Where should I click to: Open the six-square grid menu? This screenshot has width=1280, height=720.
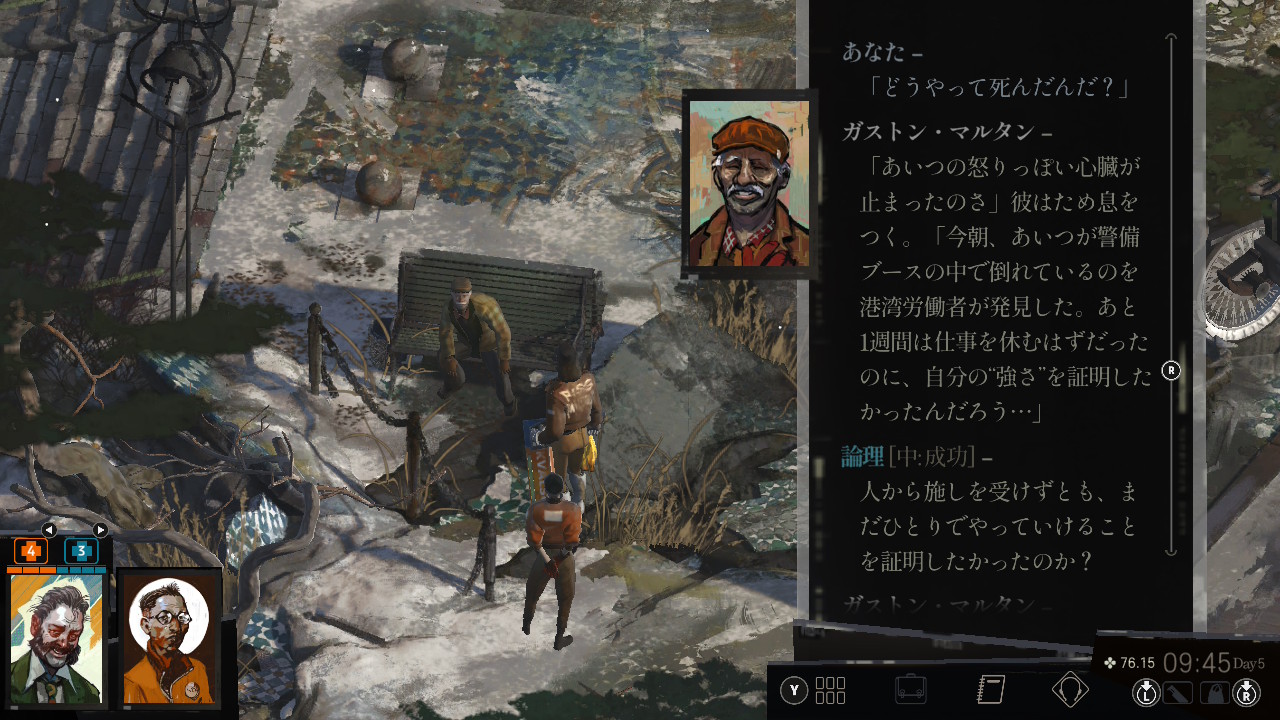830,690
